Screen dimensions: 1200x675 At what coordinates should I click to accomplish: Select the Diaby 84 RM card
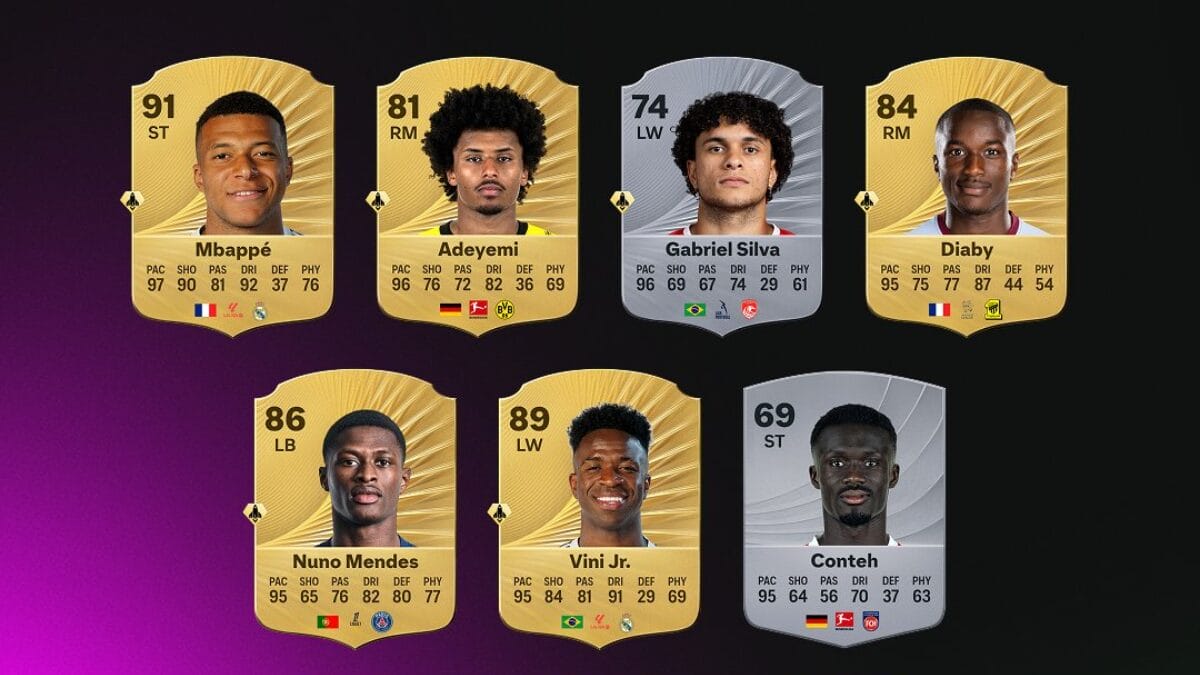point(967,195)
